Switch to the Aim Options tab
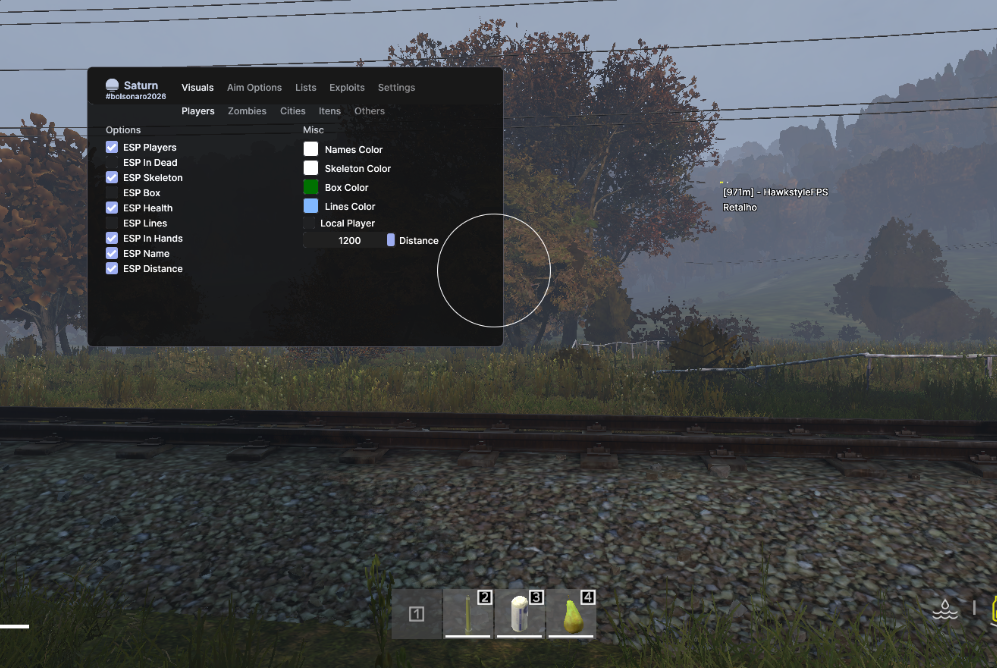 click(x=254, y=88)
